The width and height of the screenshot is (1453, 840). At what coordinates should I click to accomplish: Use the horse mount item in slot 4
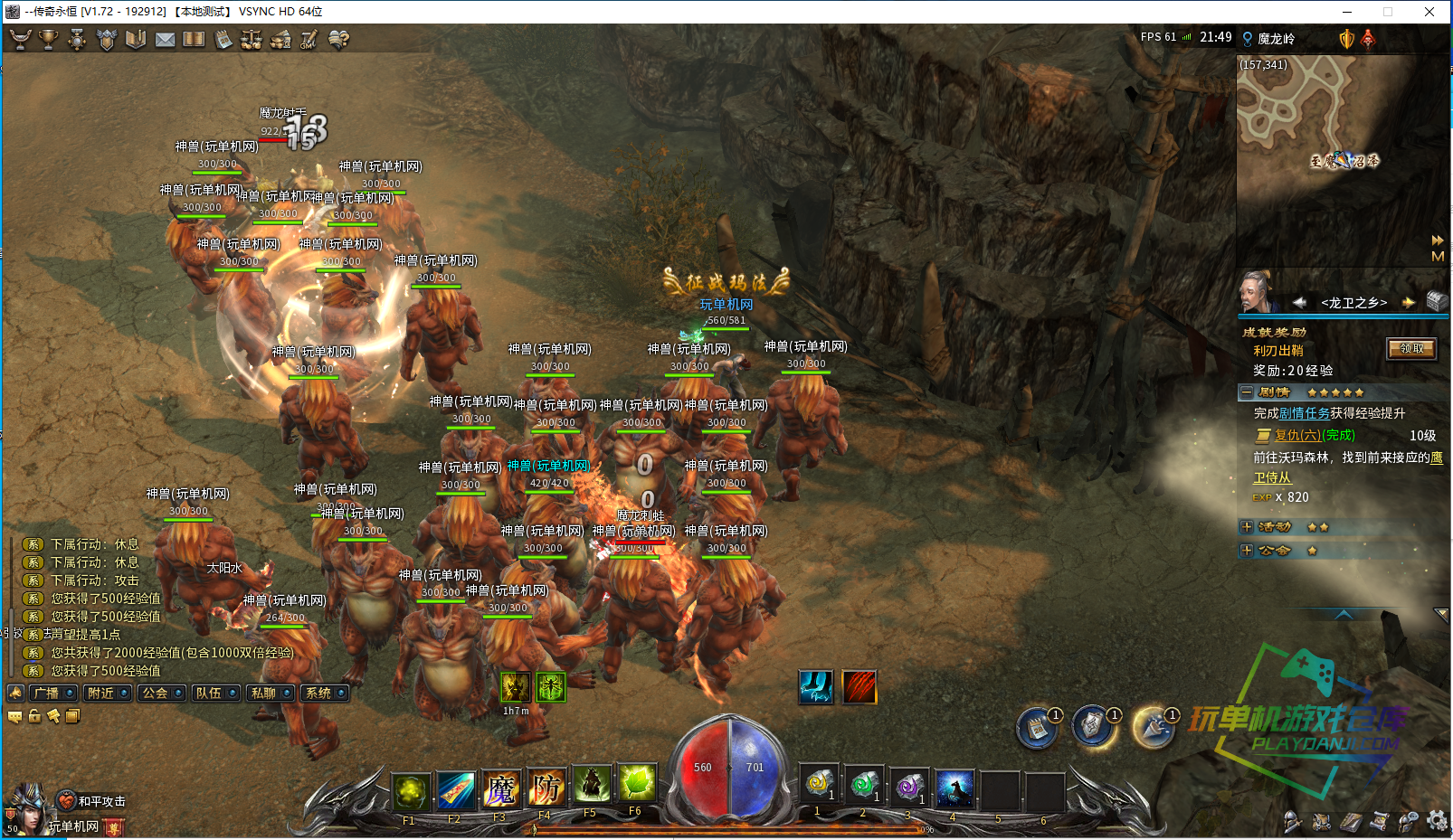point(954,788)
